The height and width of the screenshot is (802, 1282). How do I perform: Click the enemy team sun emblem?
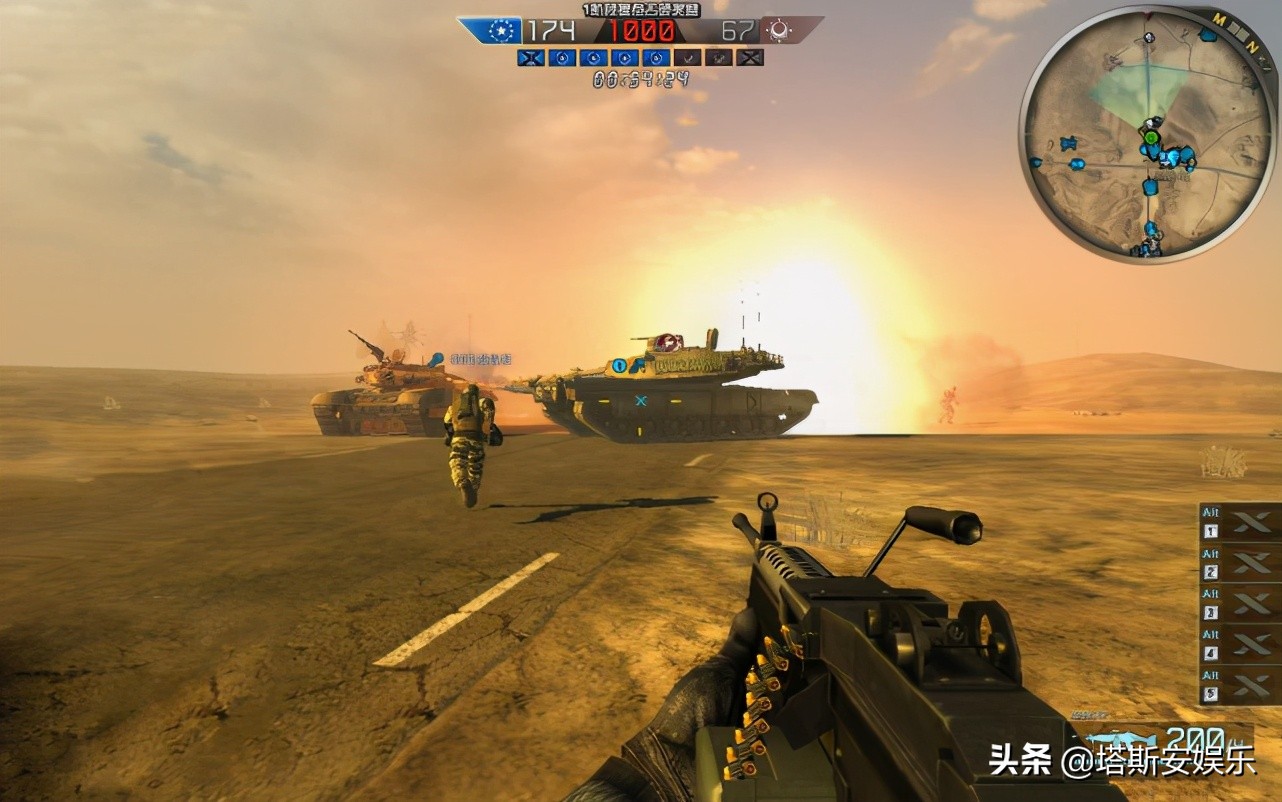tap(777, 31)
